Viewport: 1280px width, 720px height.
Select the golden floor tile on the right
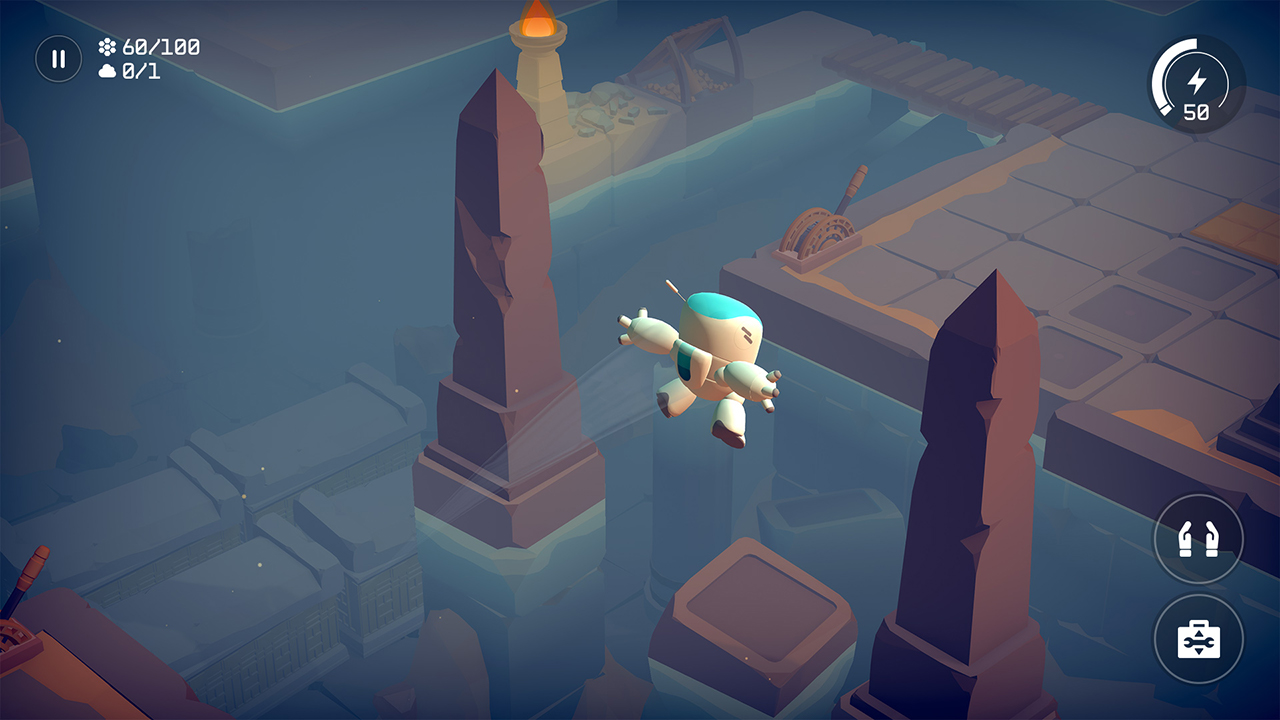[x=1233, y=227]
